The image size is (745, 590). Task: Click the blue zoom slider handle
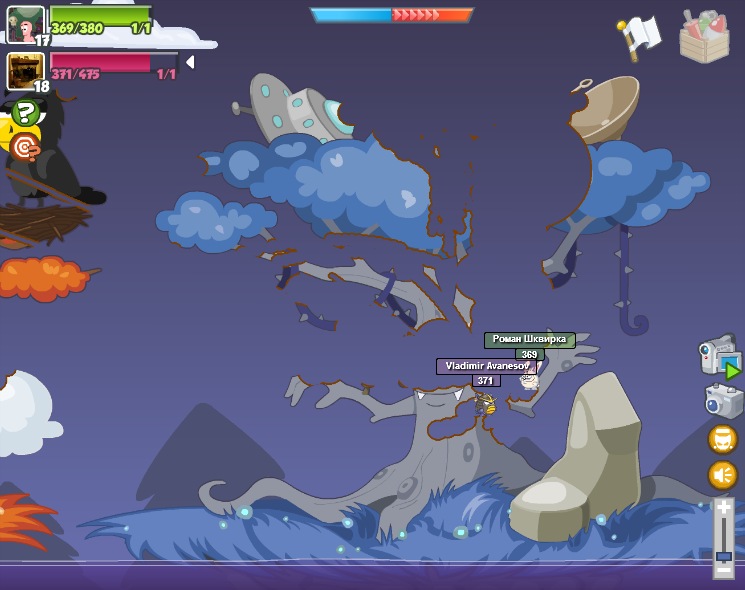pyautogui.click(x=723, y=555)
